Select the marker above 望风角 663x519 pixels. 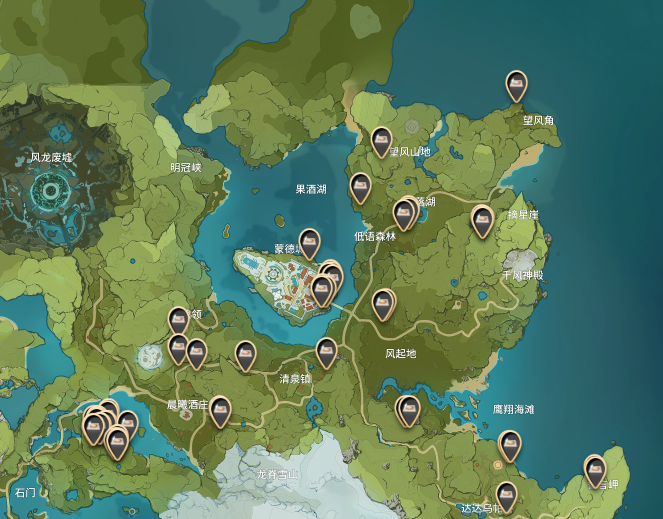516,86
